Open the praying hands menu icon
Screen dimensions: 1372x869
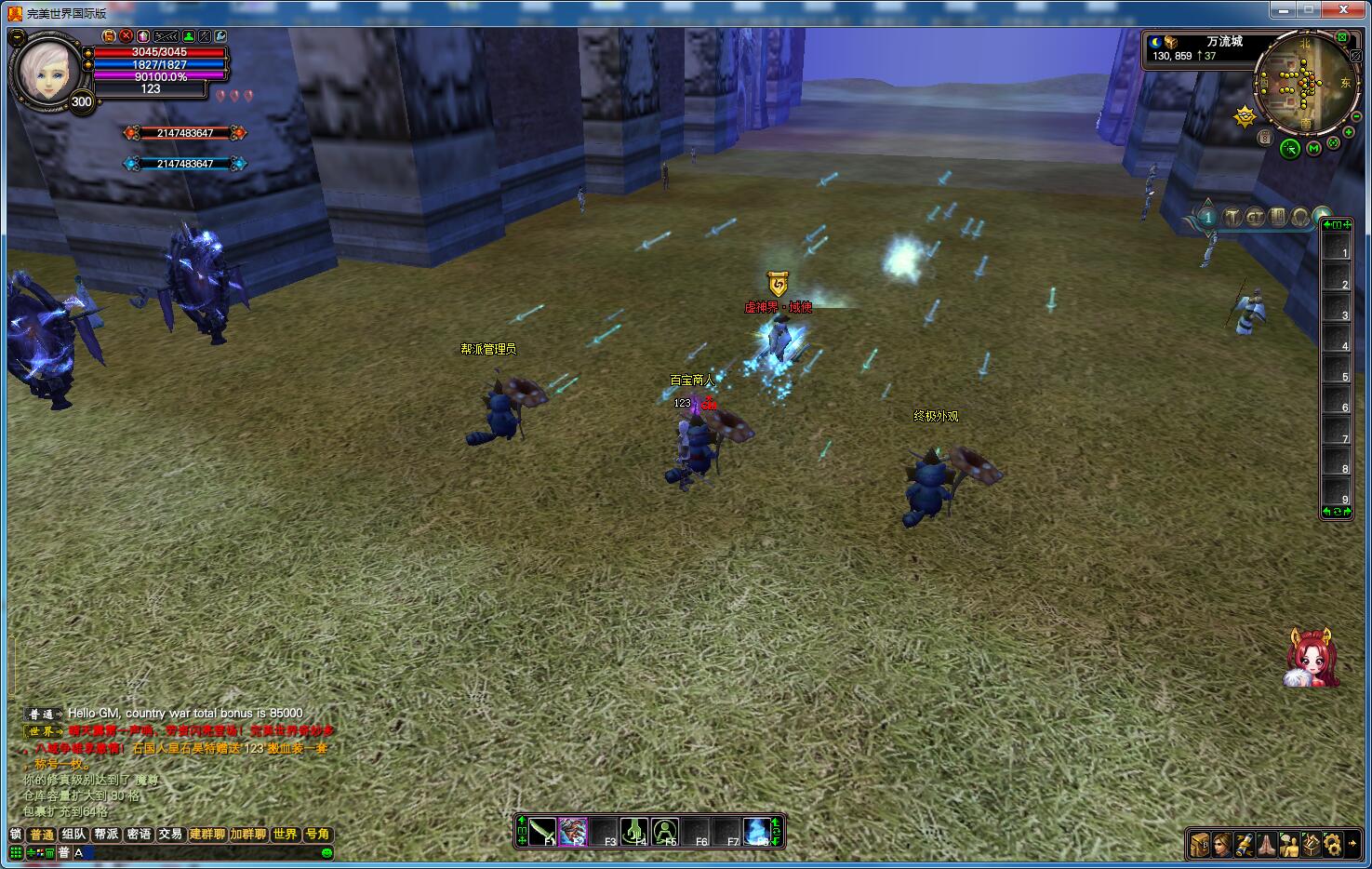[x=1267, y=845]
